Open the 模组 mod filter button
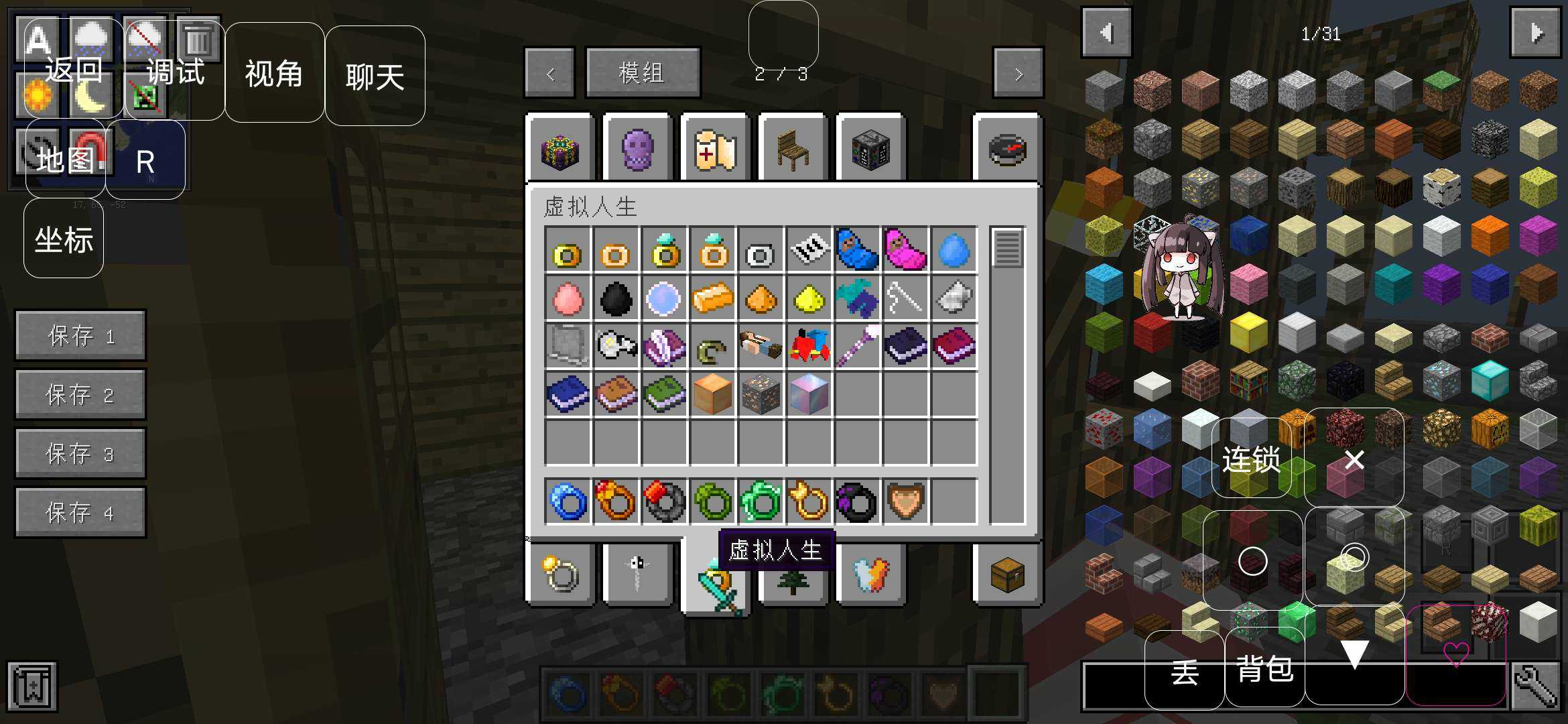Viewport: 1568px width, 724px height. 643,72
